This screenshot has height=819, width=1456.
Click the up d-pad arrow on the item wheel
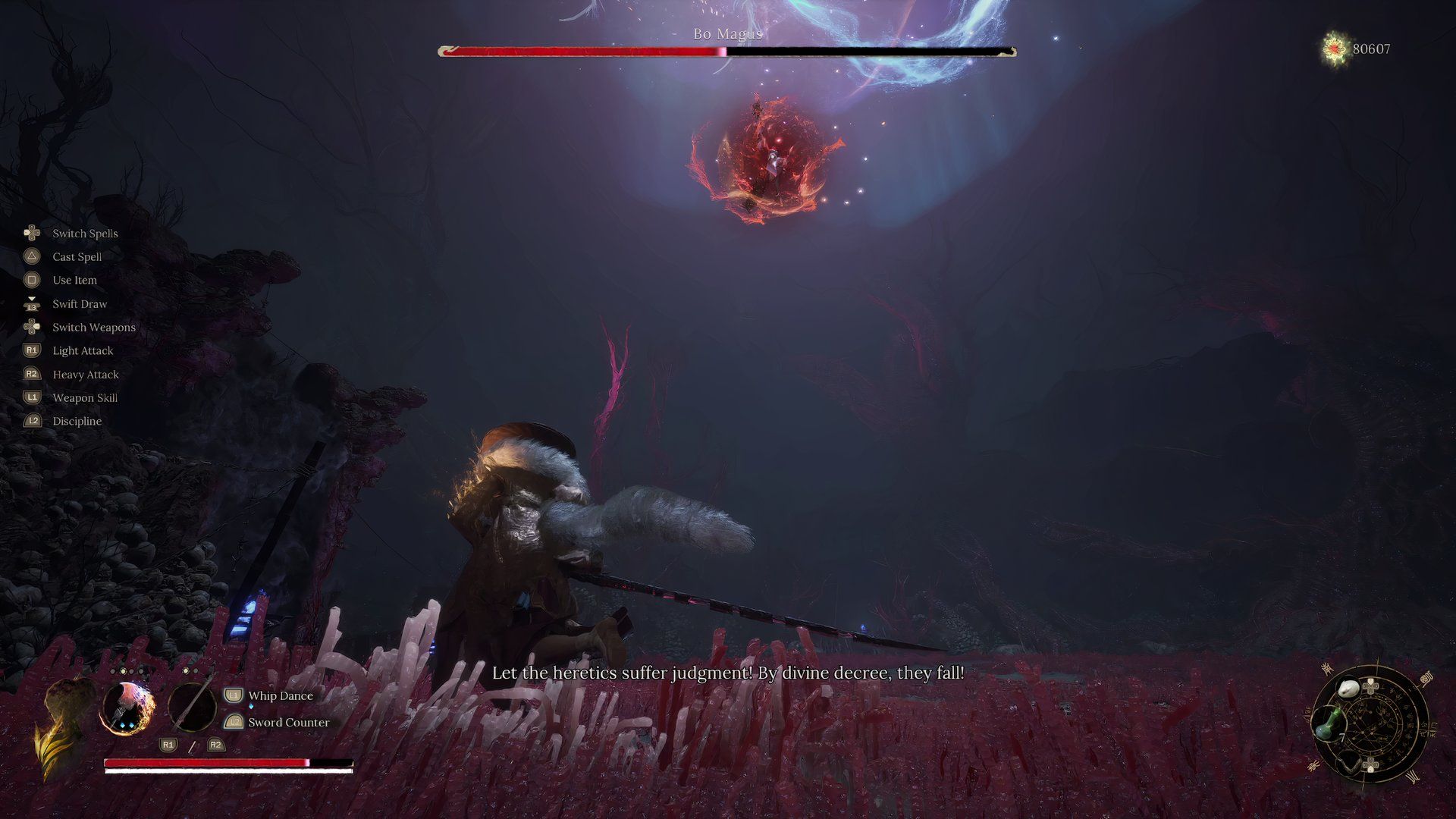click(1370, 682)
